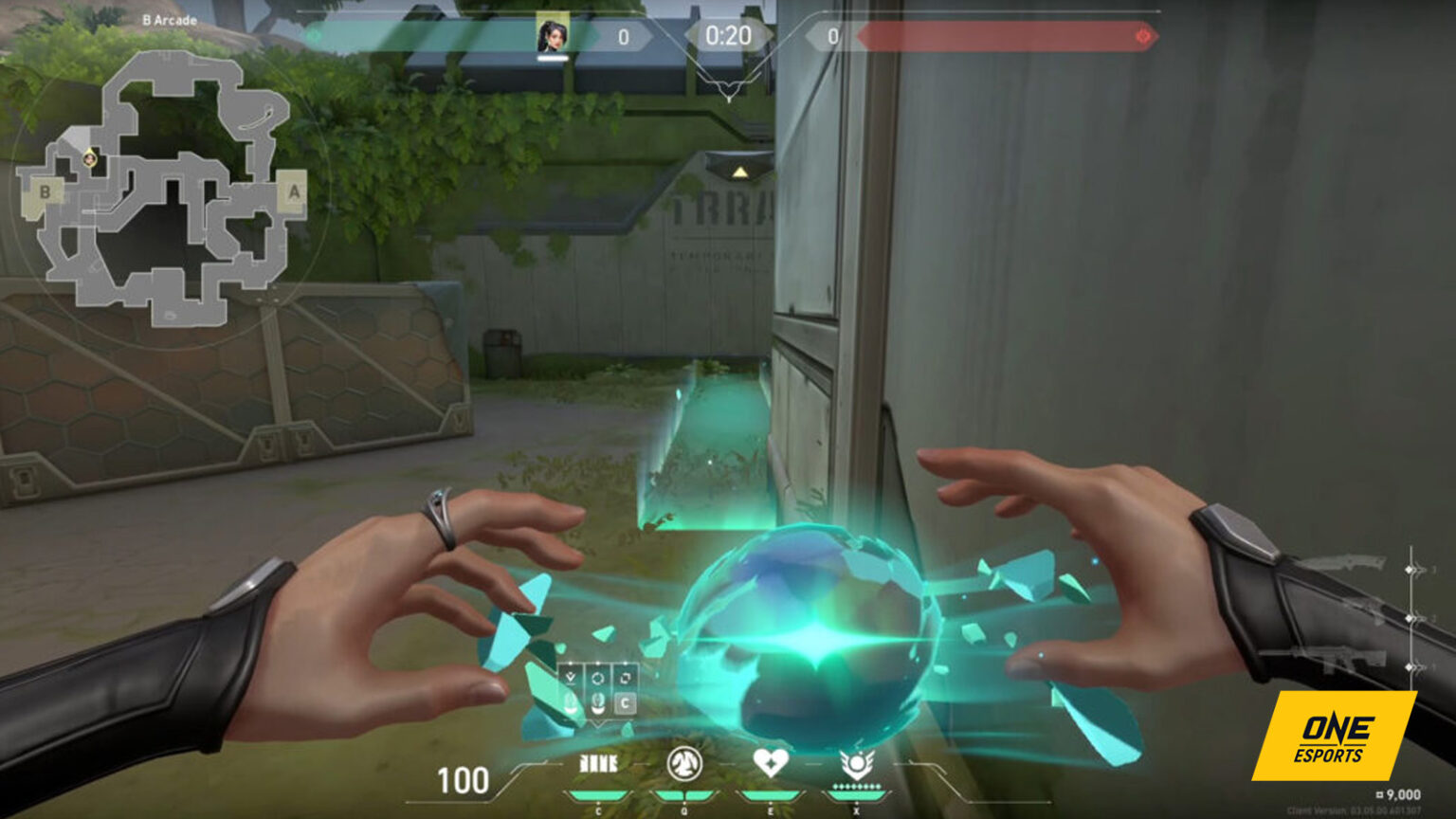Expand the chevron beneath the round timer
This screenshot has width=1456, height=819.
[728, 85]
